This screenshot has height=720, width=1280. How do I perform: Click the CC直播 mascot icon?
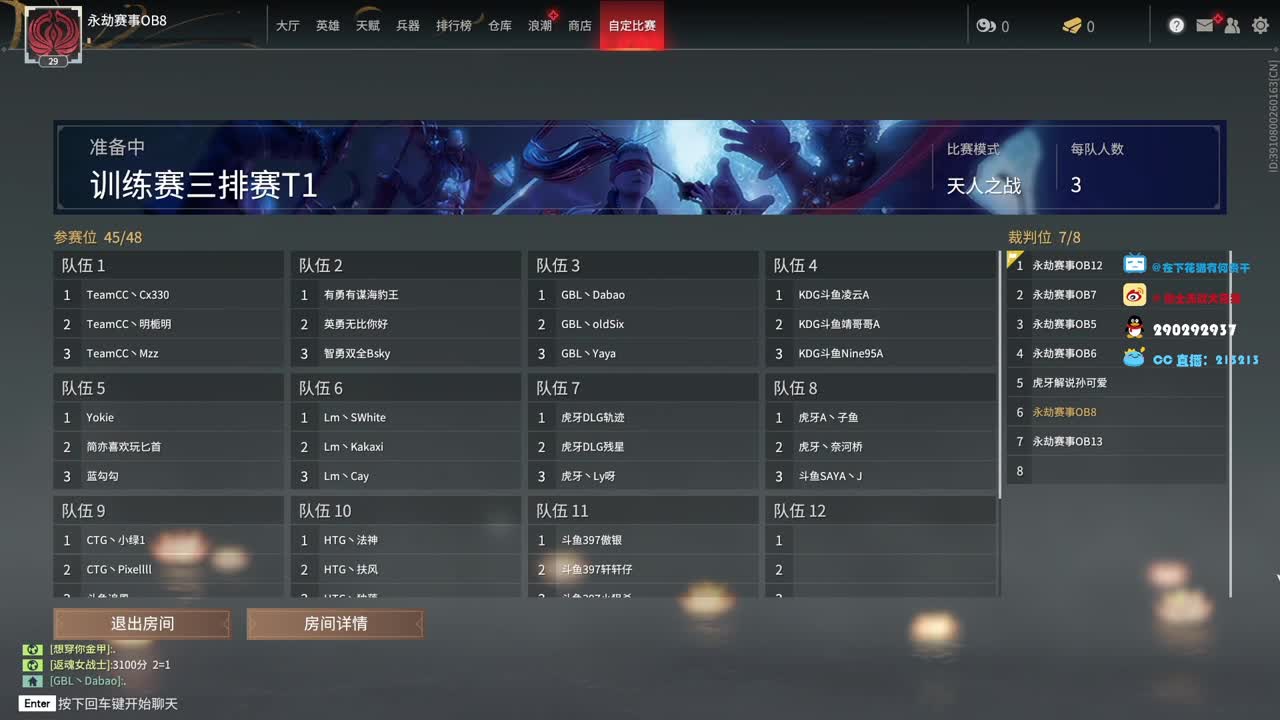[1134, 353]
